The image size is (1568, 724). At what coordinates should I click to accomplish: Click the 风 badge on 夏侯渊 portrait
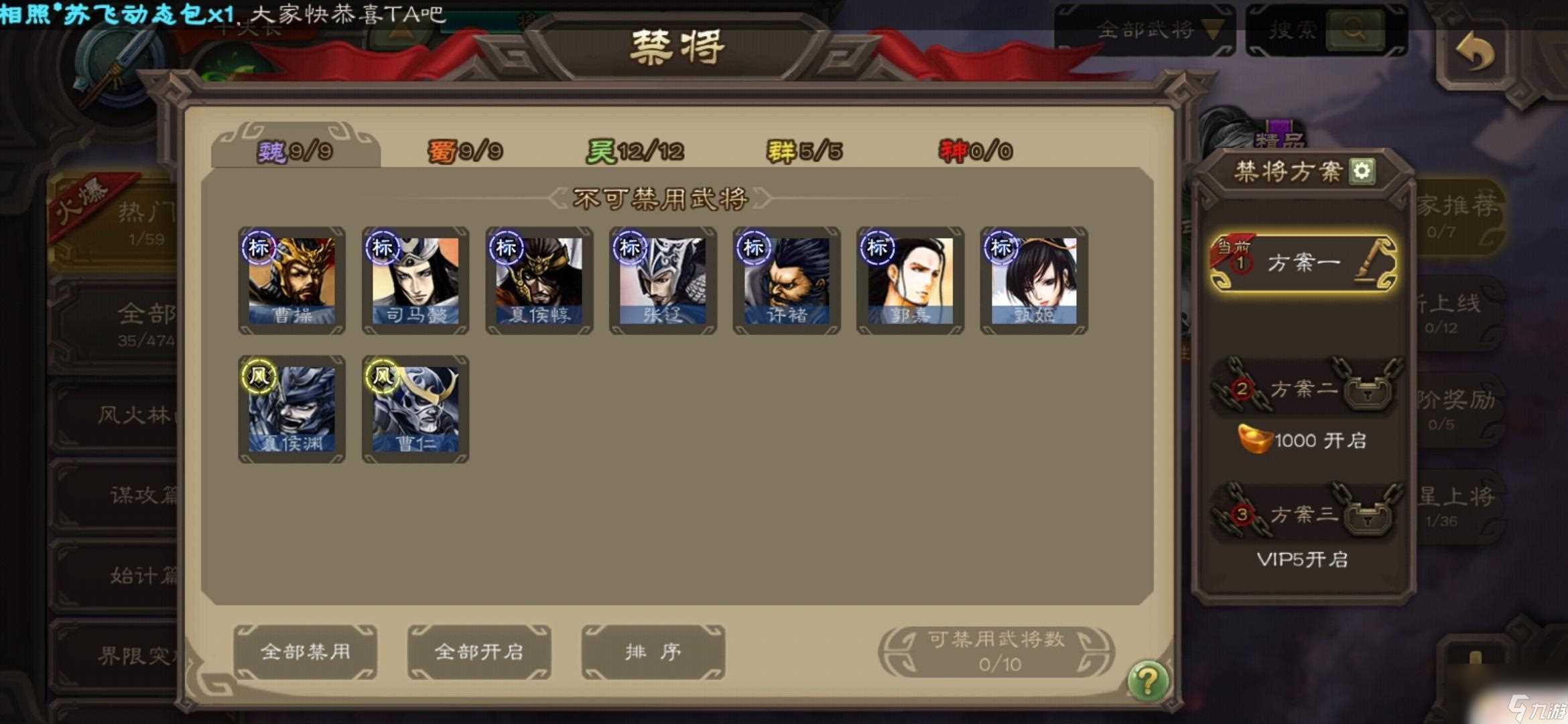pos(260,377)
